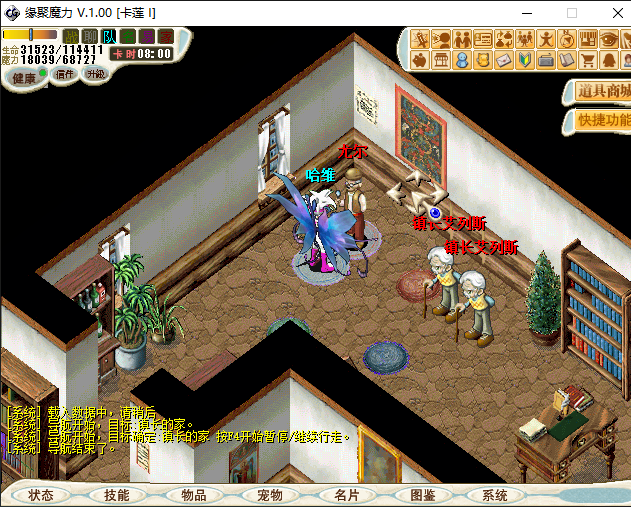
Task: Open the 图鉴 encyclopedia menu
Action: 422,495
